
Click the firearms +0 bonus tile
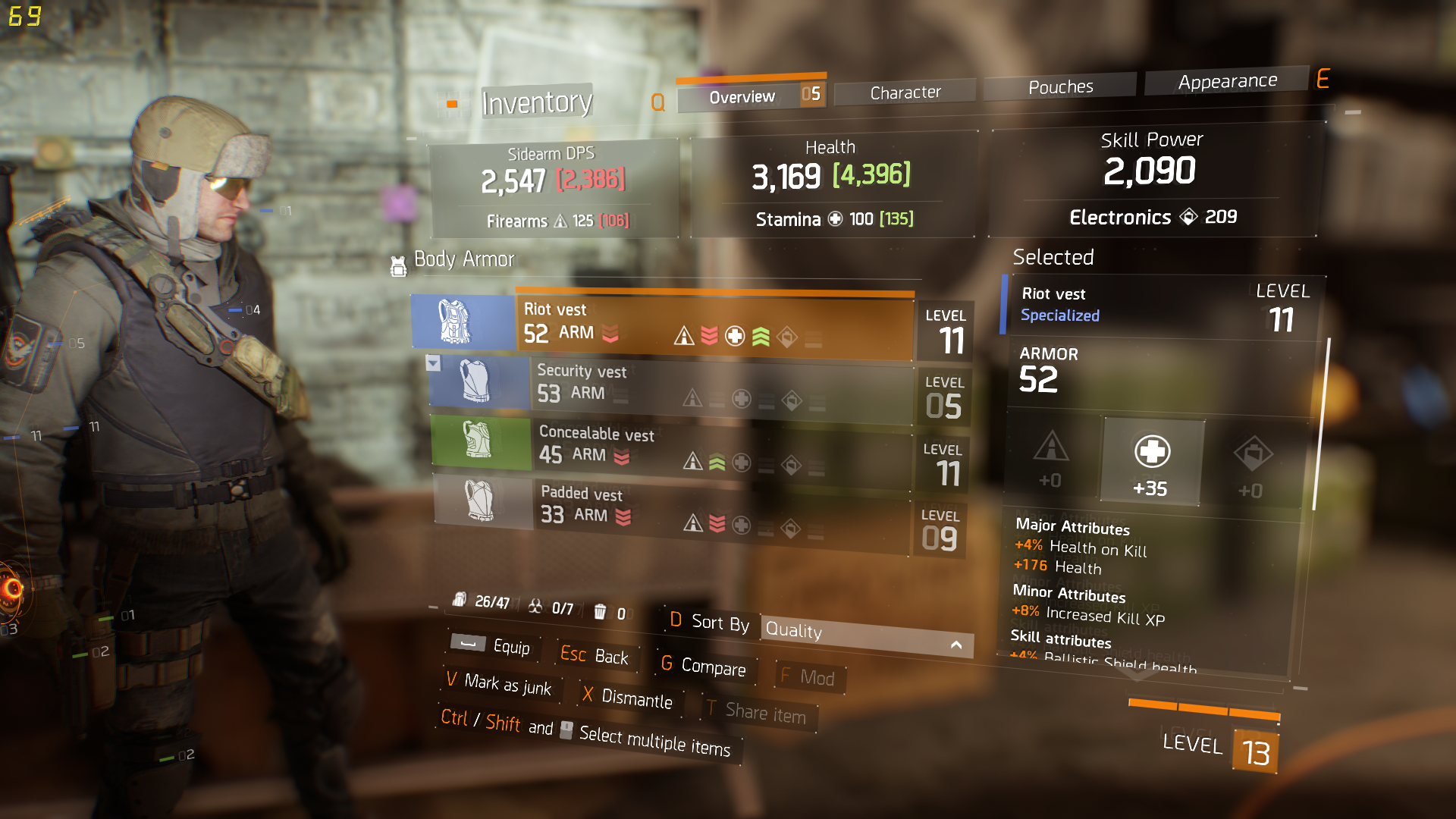1051,459
